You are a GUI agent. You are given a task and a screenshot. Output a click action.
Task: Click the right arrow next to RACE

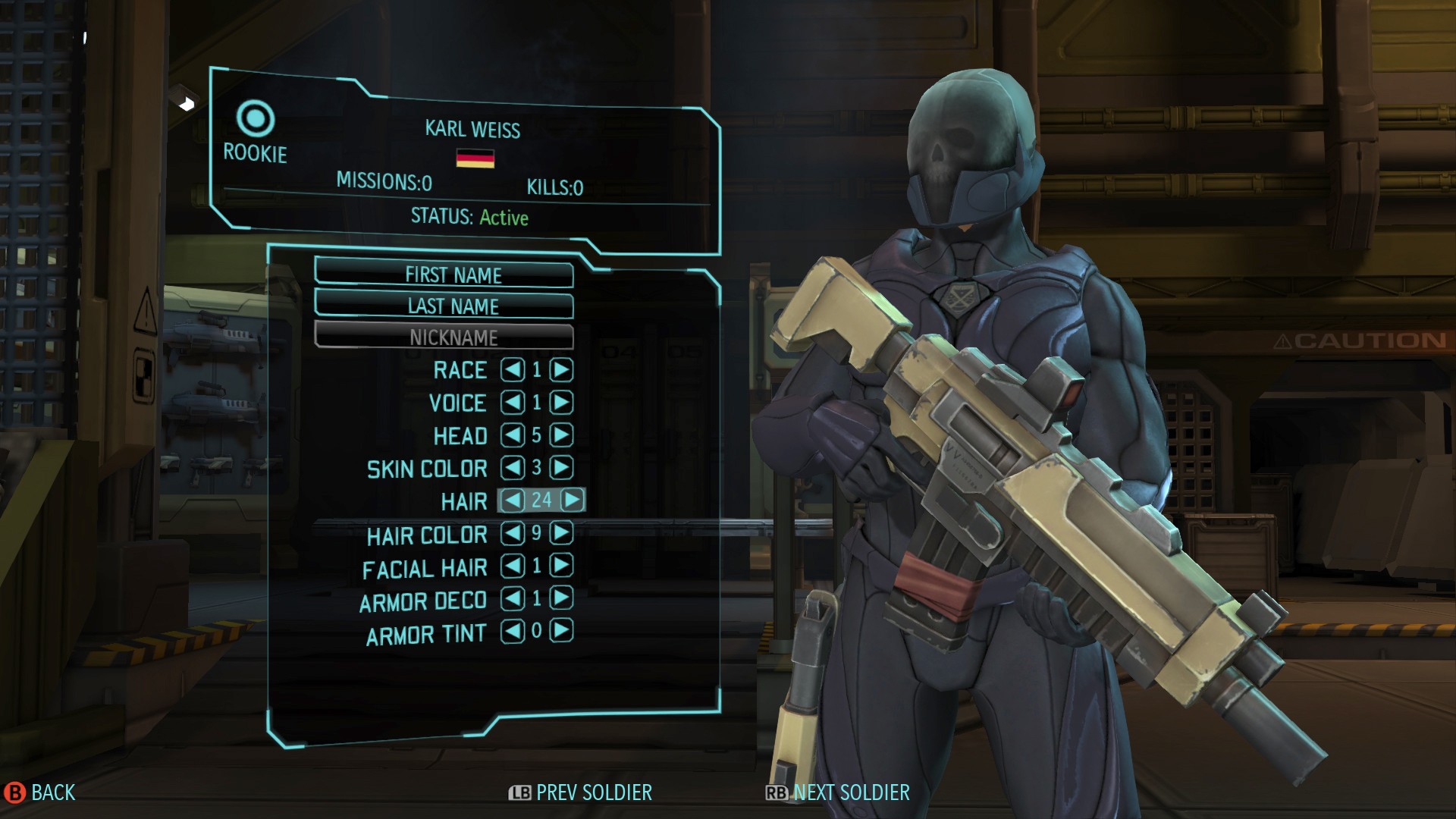(560, 370)
